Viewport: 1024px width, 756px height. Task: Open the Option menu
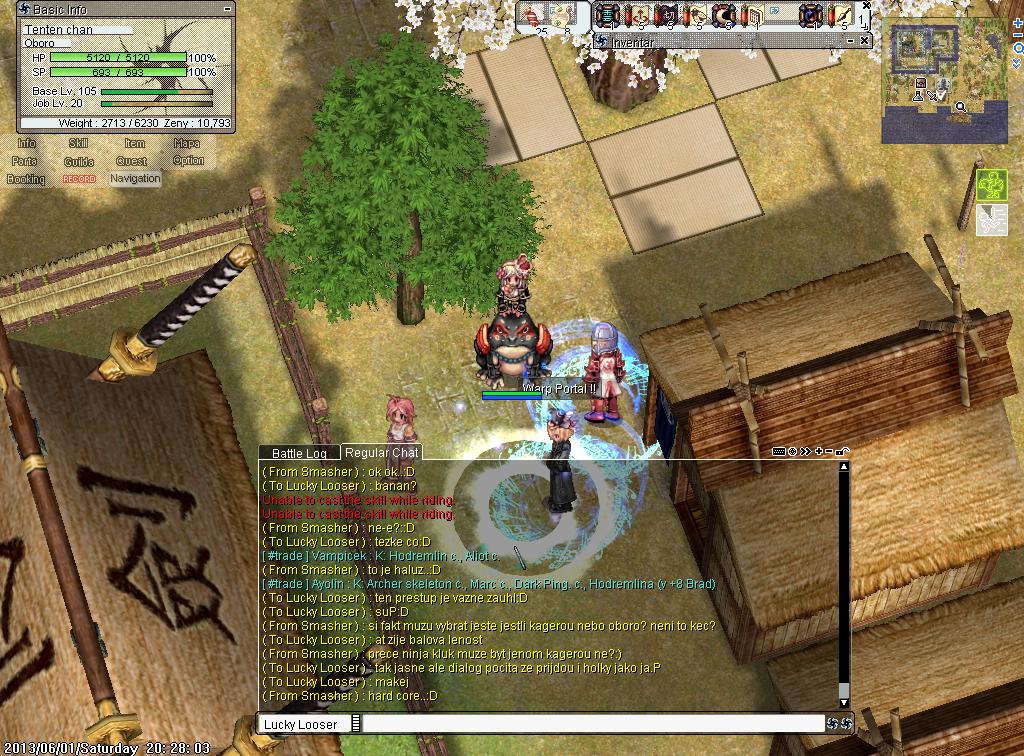(x=188, y=161)
